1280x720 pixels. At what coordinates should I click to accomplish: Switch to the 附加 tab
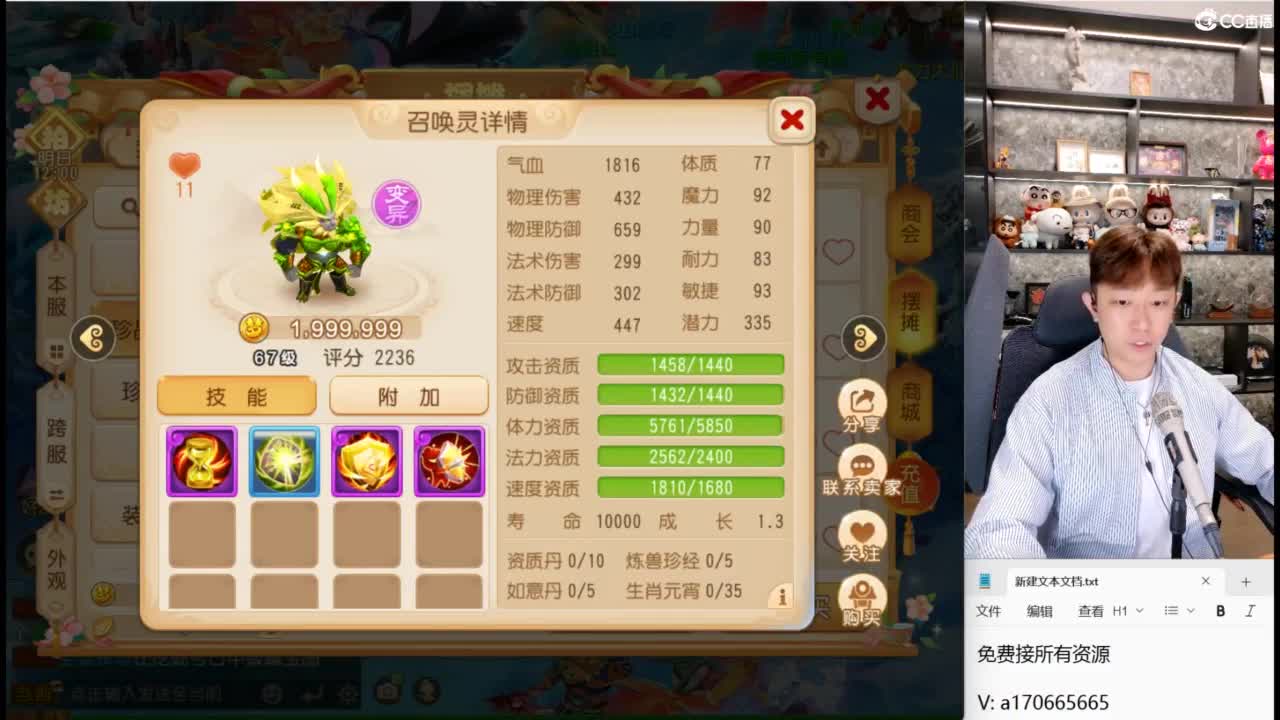coord(408,397)
